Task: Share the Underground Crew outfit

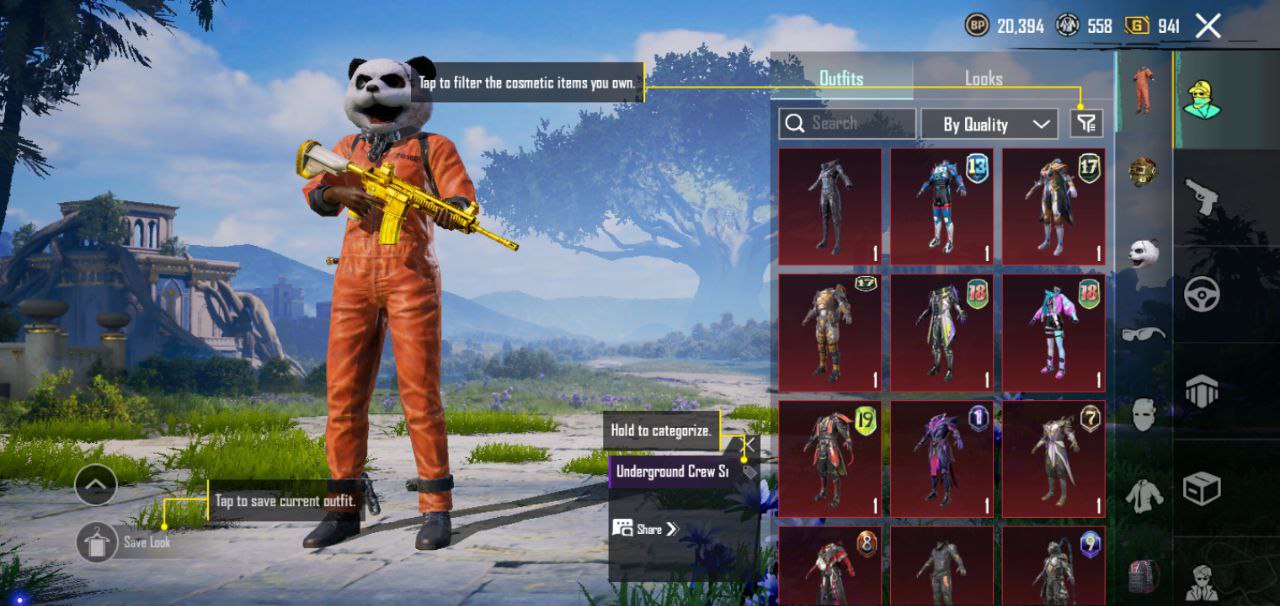Action: (x=645, y=529)
